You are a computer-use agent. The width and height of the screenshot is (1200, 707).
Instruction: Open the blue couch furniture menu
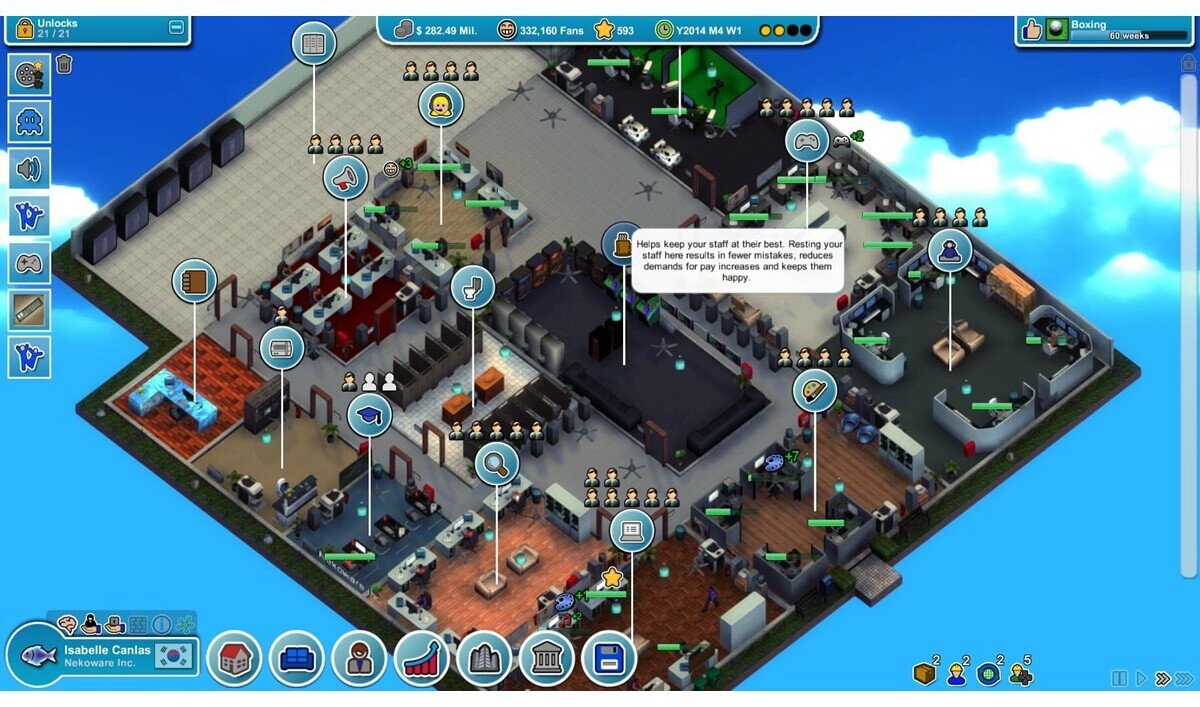pyautogui.click(x=297, y=659)
